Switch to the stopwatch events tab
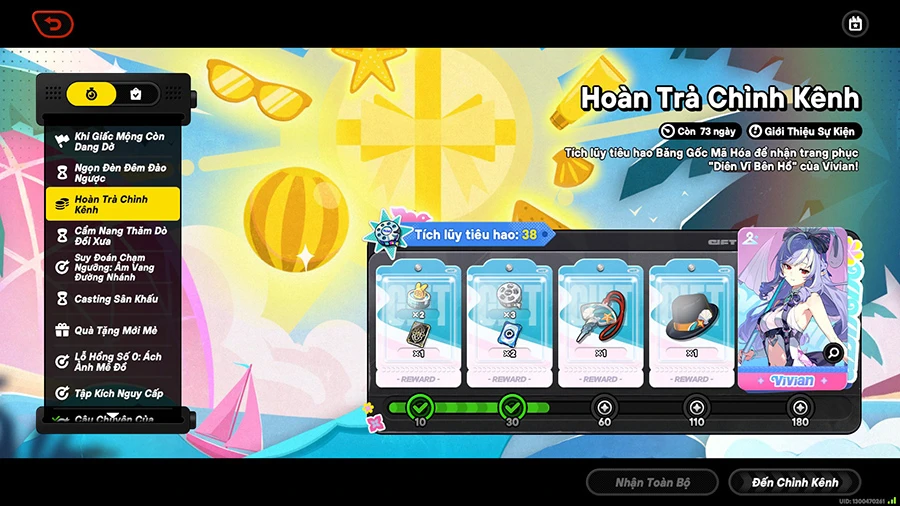The image size is (900, 506). point(91,95)
